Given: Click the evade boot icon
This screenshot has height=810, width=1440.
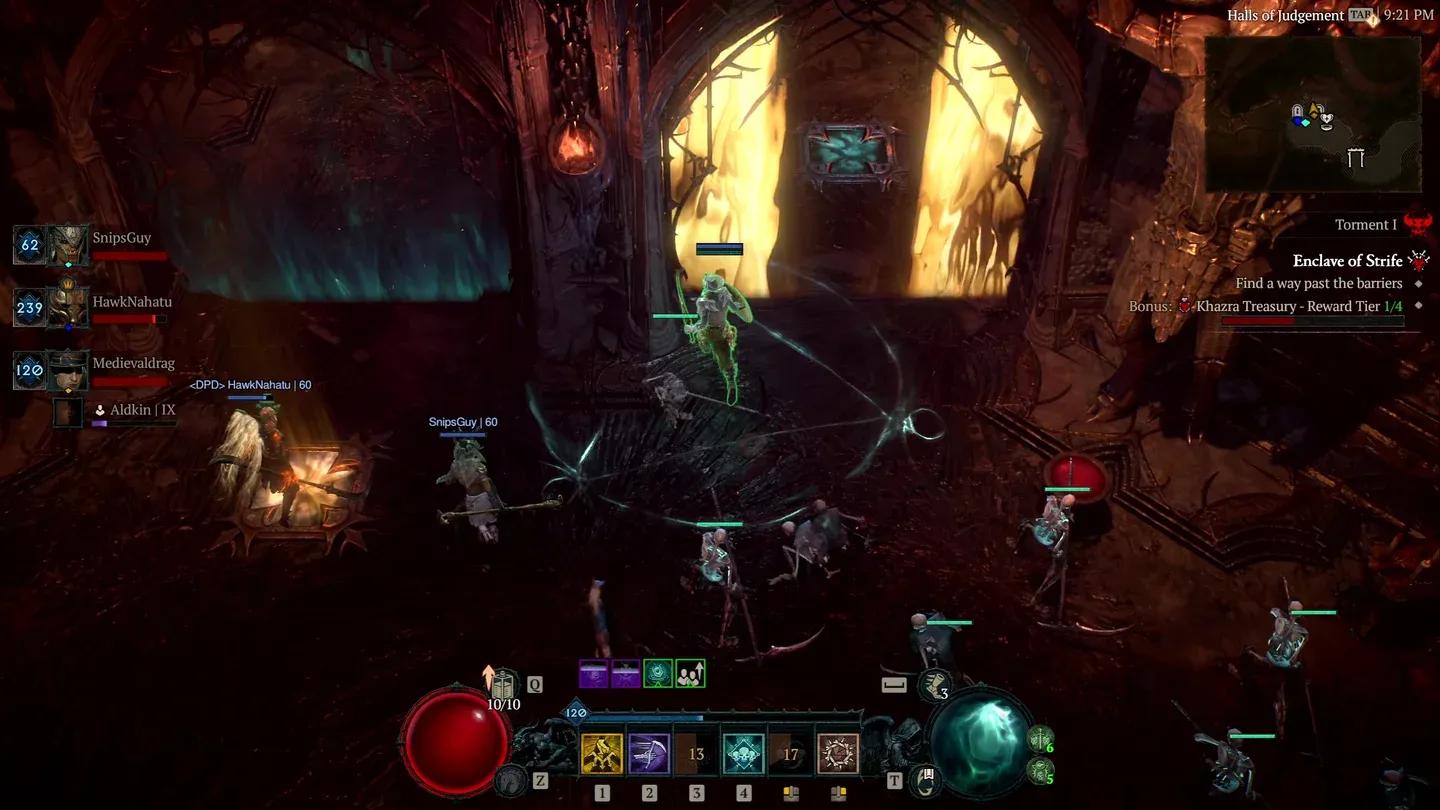Looking at the screenshot, I should pos(511,779).
